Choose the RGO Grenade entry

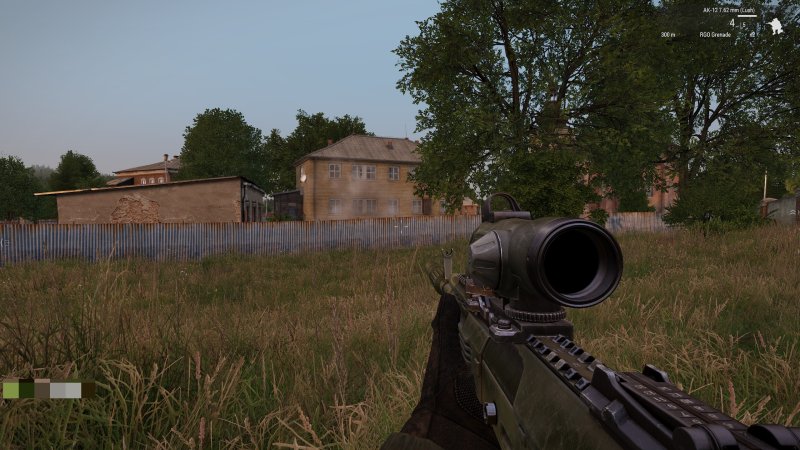click(714, 34)
